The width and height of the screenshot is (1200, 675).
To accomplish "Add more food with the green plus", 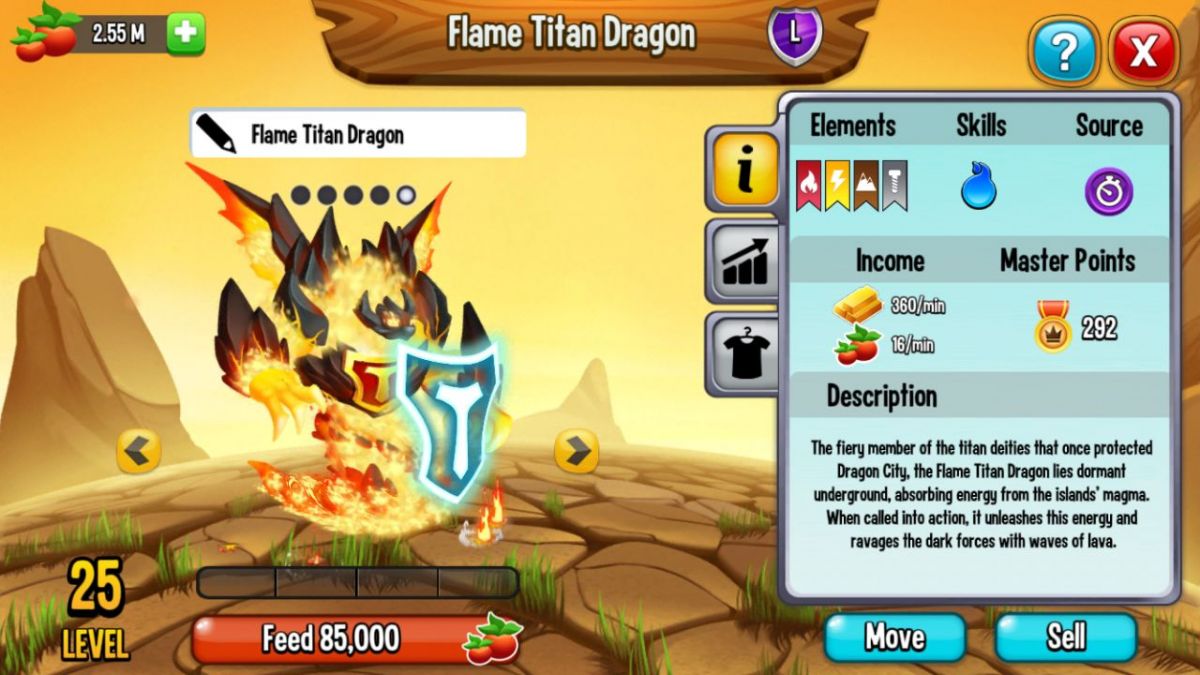I will click(x=185, y=34).
